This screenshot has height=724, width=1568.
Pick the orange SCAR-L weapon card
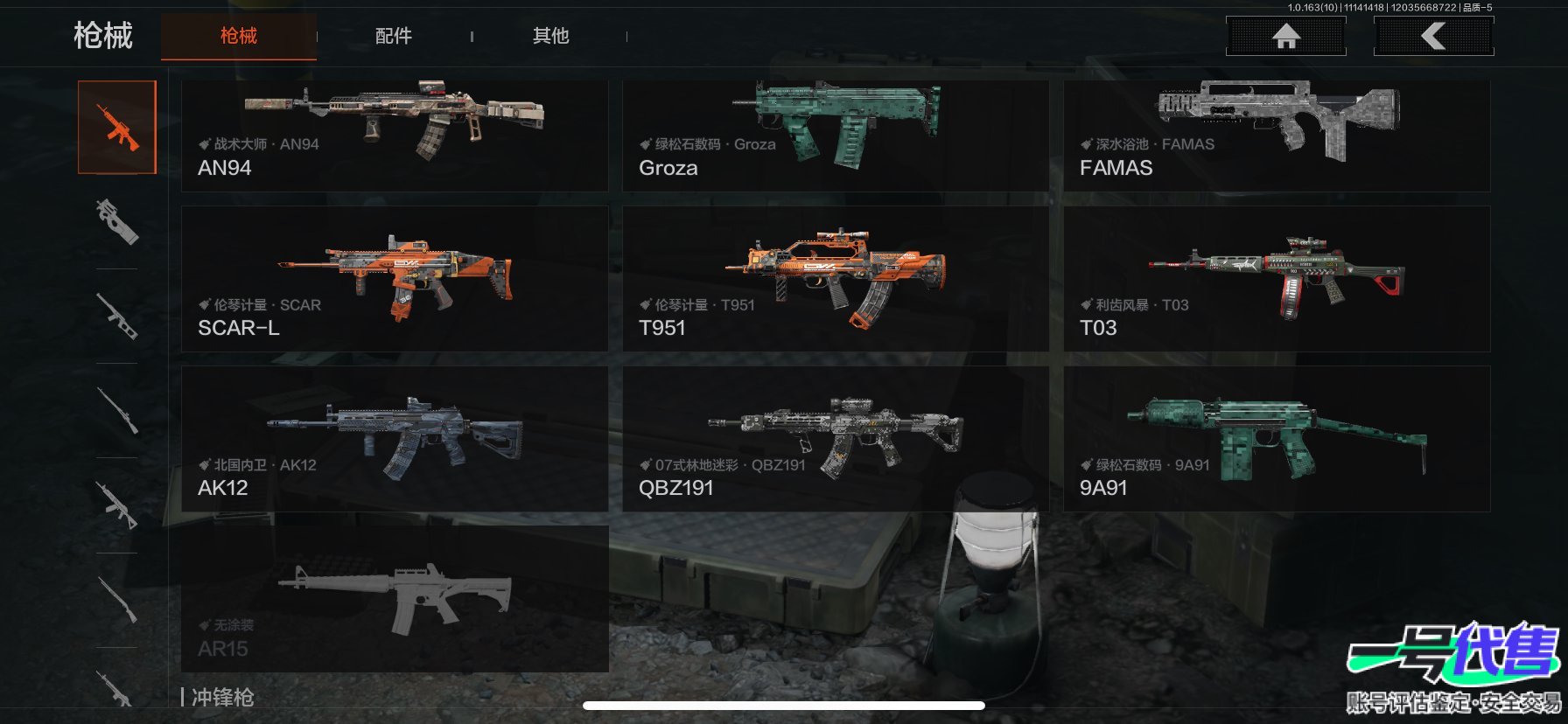(394, 279)
